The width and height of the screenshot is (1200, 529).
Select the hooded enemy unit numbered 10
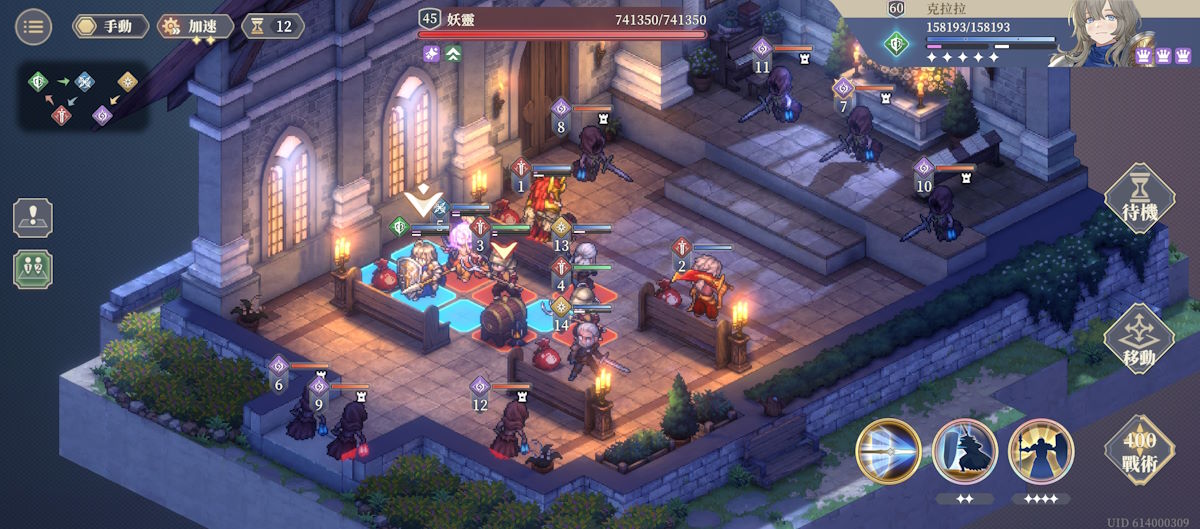943,212
